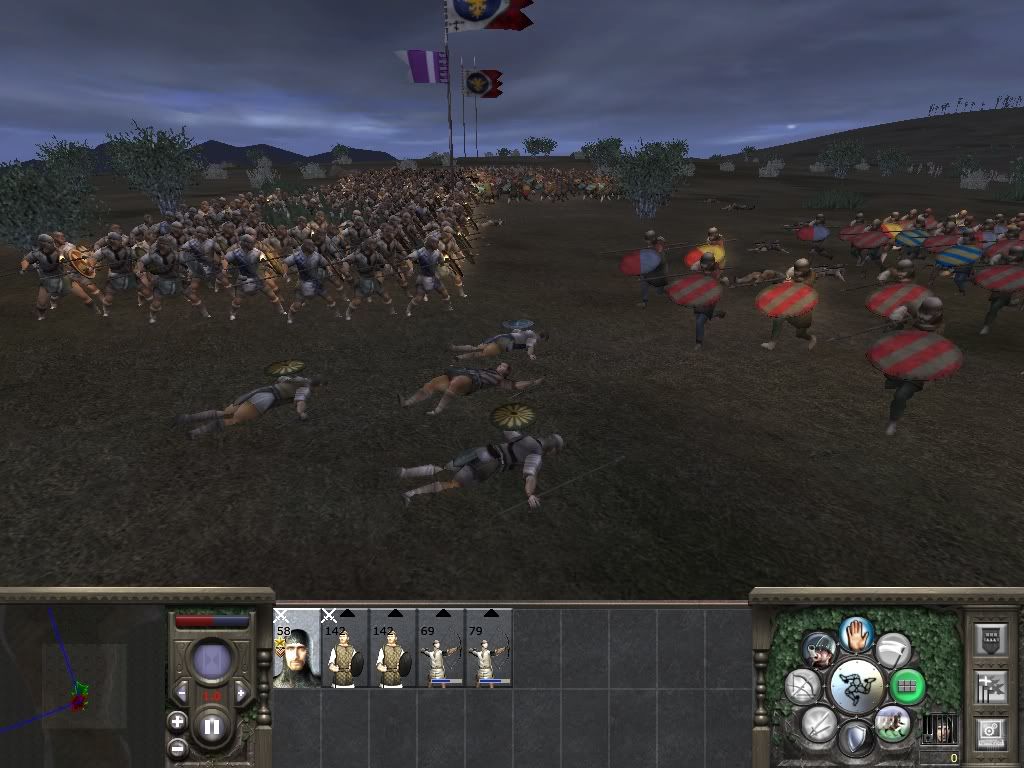Pause the battle
The width and height of the screenshot is (1024, 768).
pyautogui.click(x=211, y=727)
